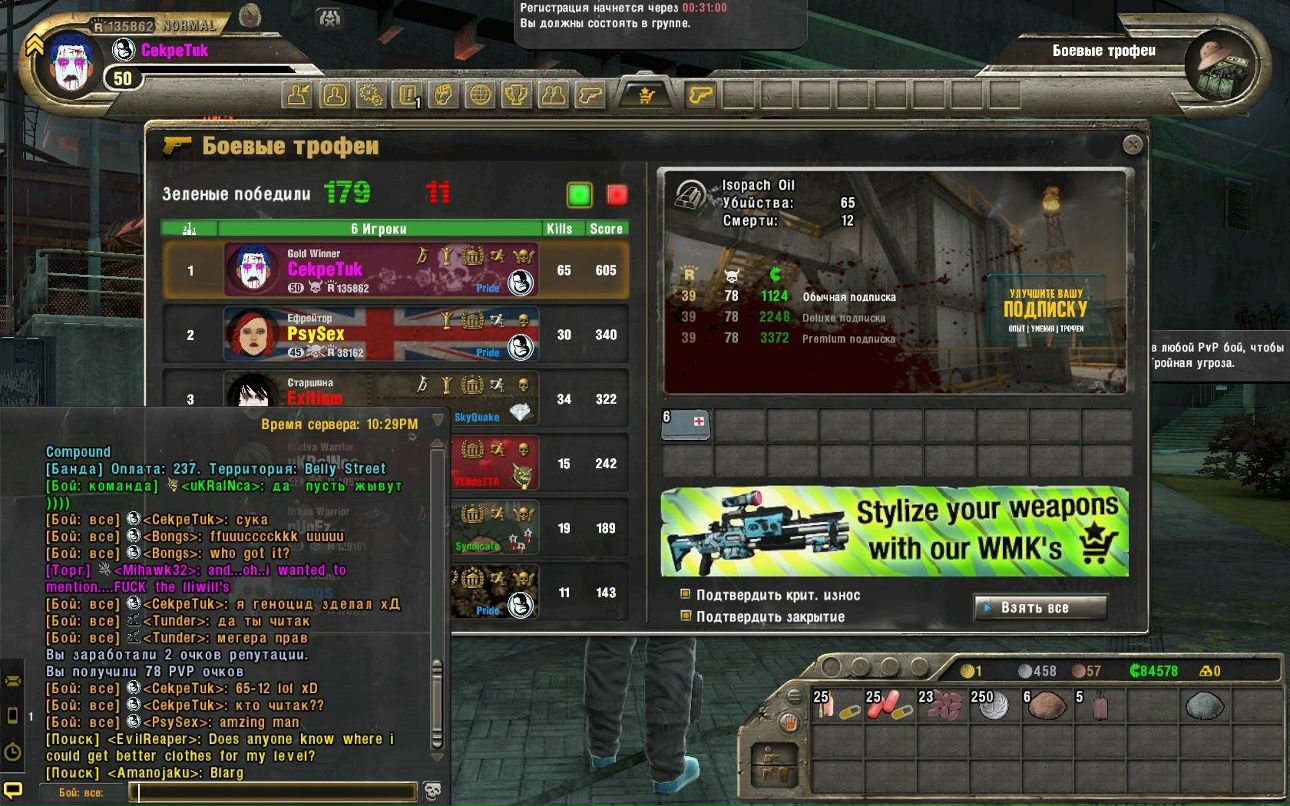Click the skull icon beside chat input
This screenshot has height=806, width=1290.
click(432, 792)
